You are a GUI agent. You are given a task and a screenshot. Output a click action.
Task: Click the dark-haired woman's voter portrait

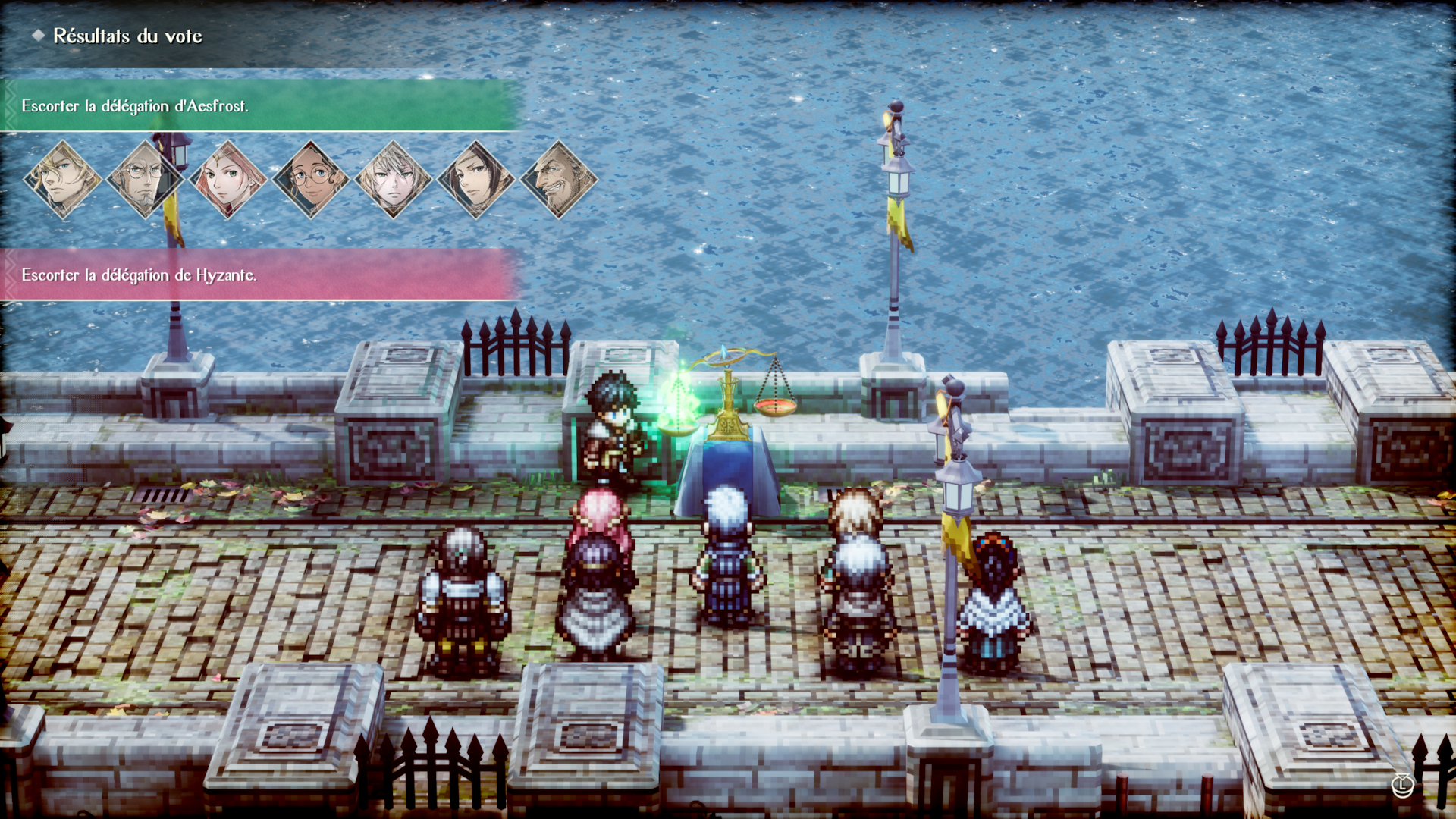475,180
